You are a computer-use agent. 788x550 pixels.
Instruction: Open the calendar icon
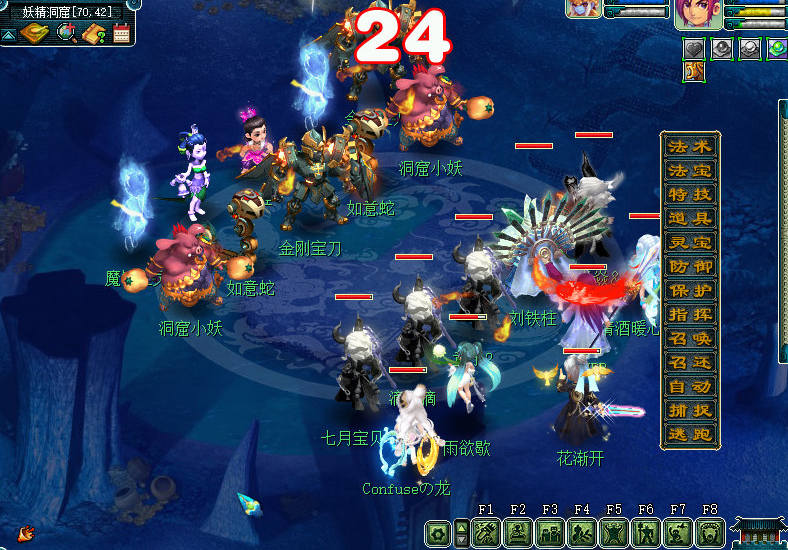(x=122, y=33)
